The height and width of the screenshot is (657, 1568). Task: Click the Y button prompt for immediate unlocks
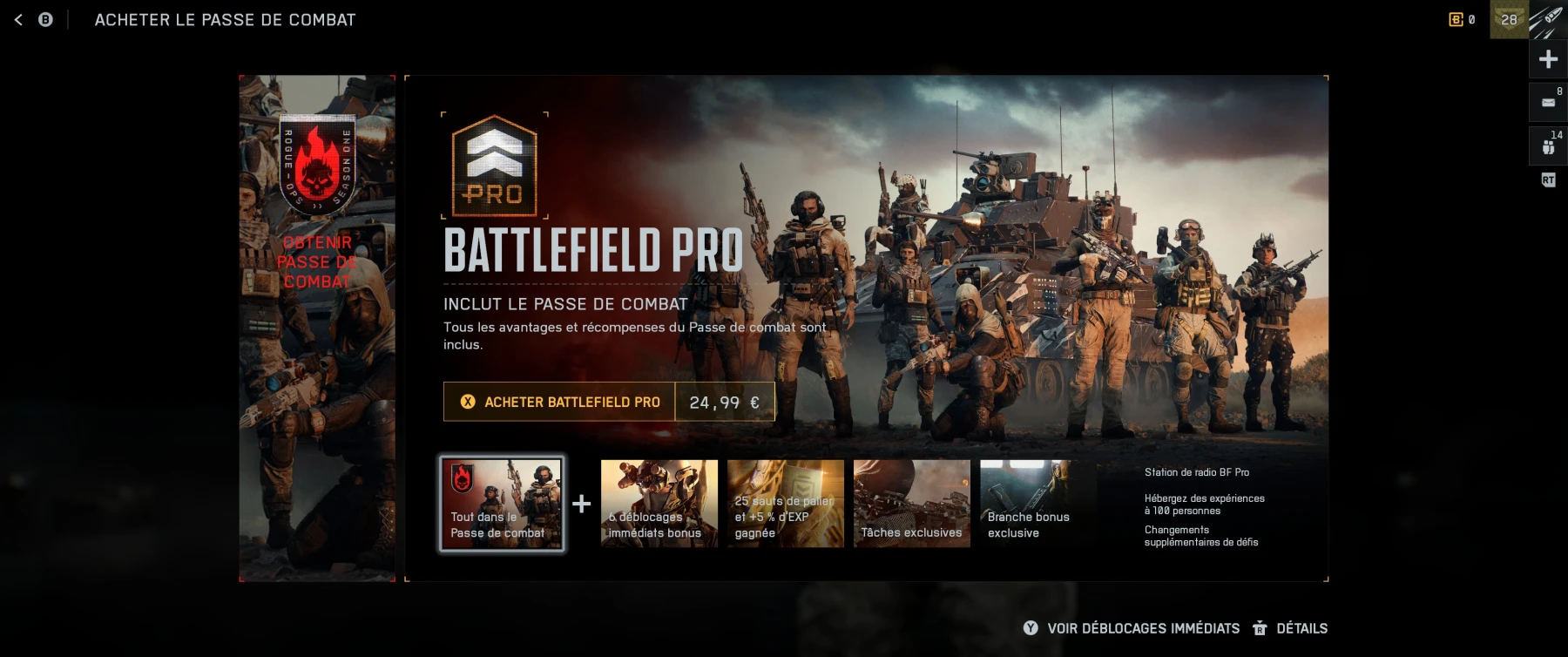(1031, 628)
